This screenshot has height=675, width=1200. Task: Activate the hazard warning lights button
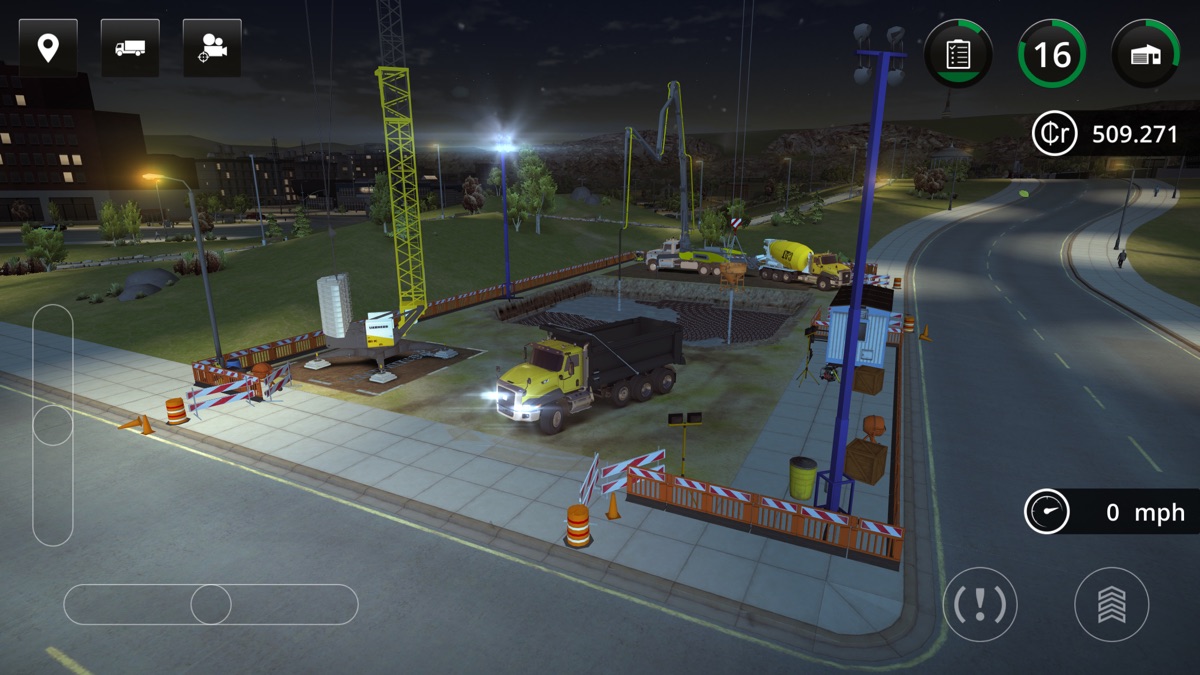(x=980, y=604)
